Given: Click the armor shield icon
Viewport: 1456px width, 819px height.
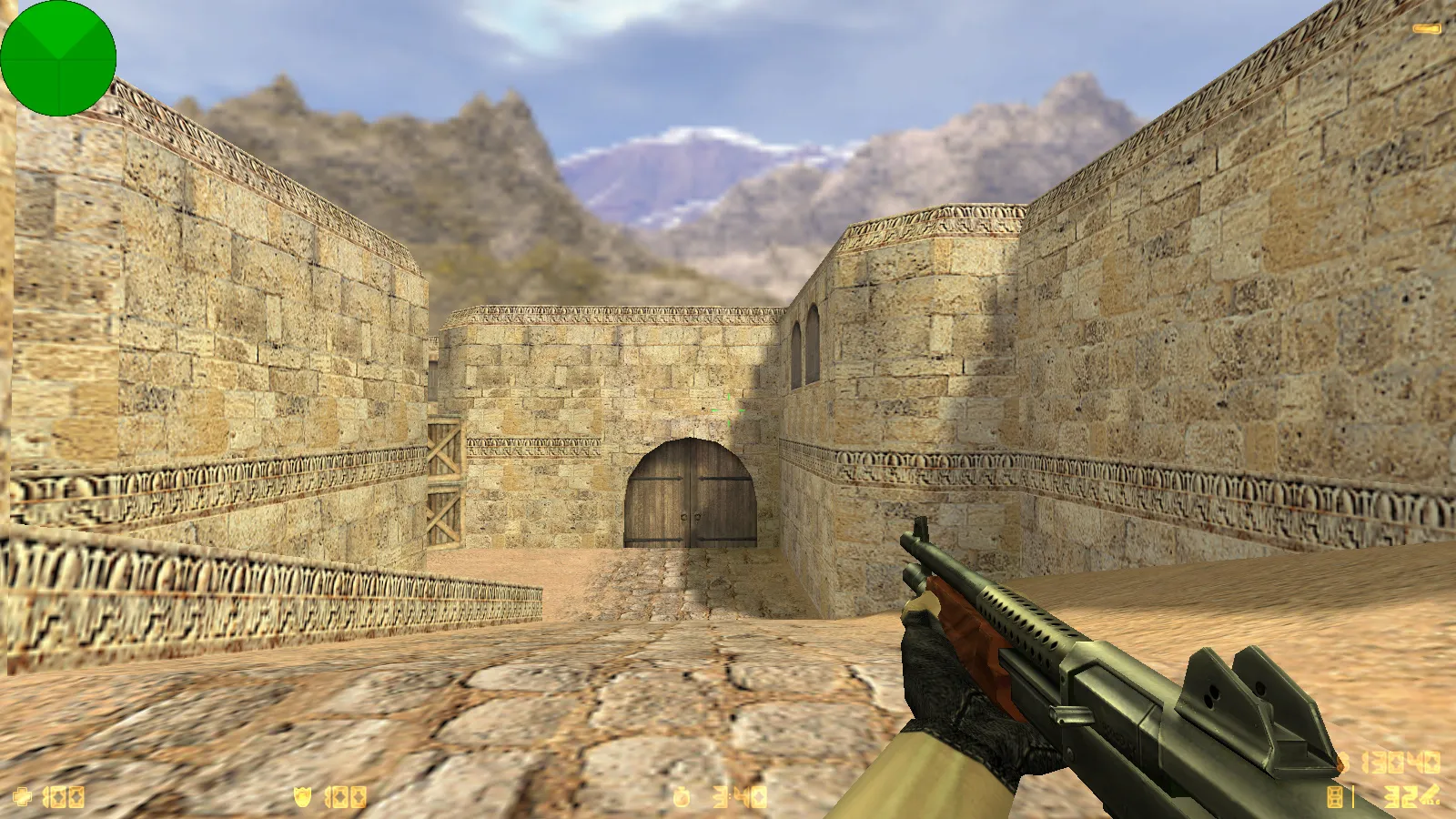Looking at the screenshot, I should pyautogui.click(x=302, y=794).
